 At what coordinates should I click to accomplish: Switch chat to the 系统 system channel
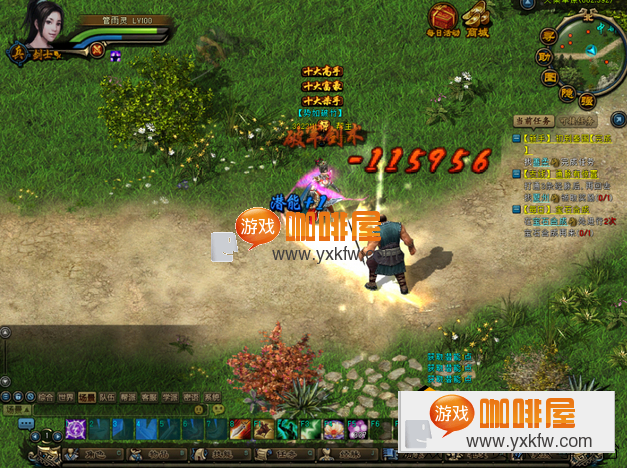(212, 397)
